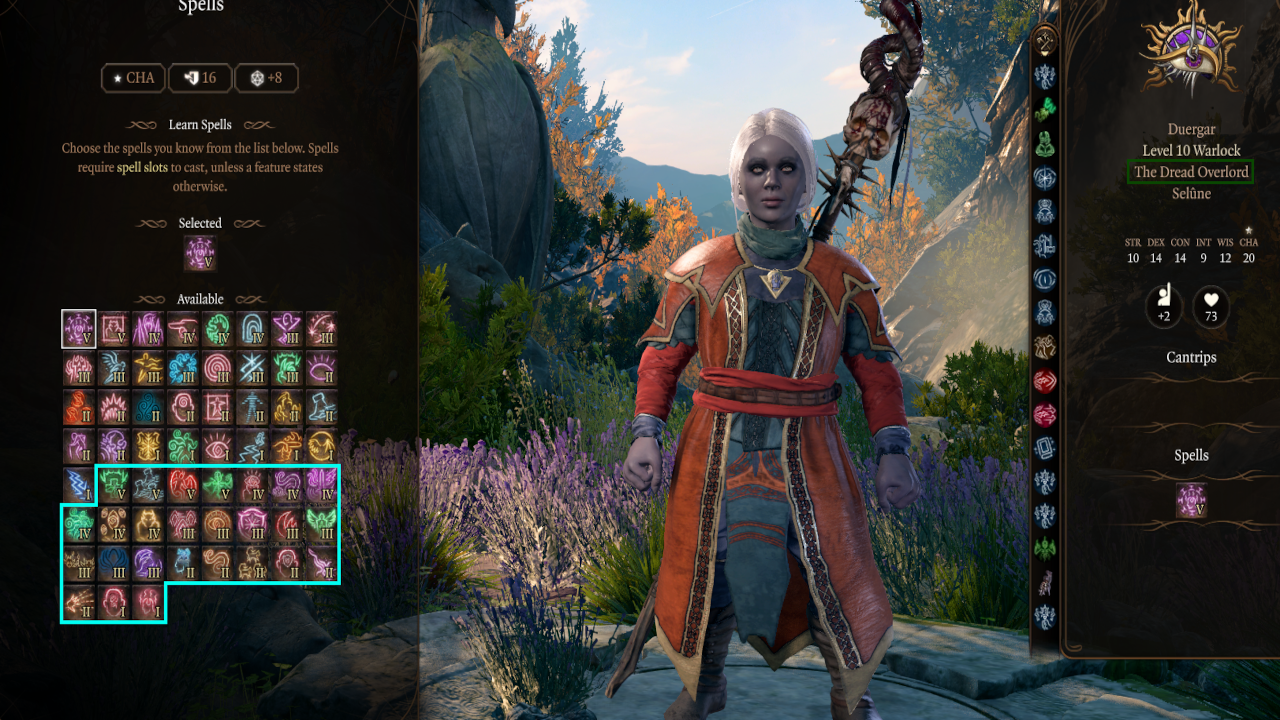The image size is (1280, 720).
Task: Open The Dread Overlord subclass entry
Action: coord(1190,172)
